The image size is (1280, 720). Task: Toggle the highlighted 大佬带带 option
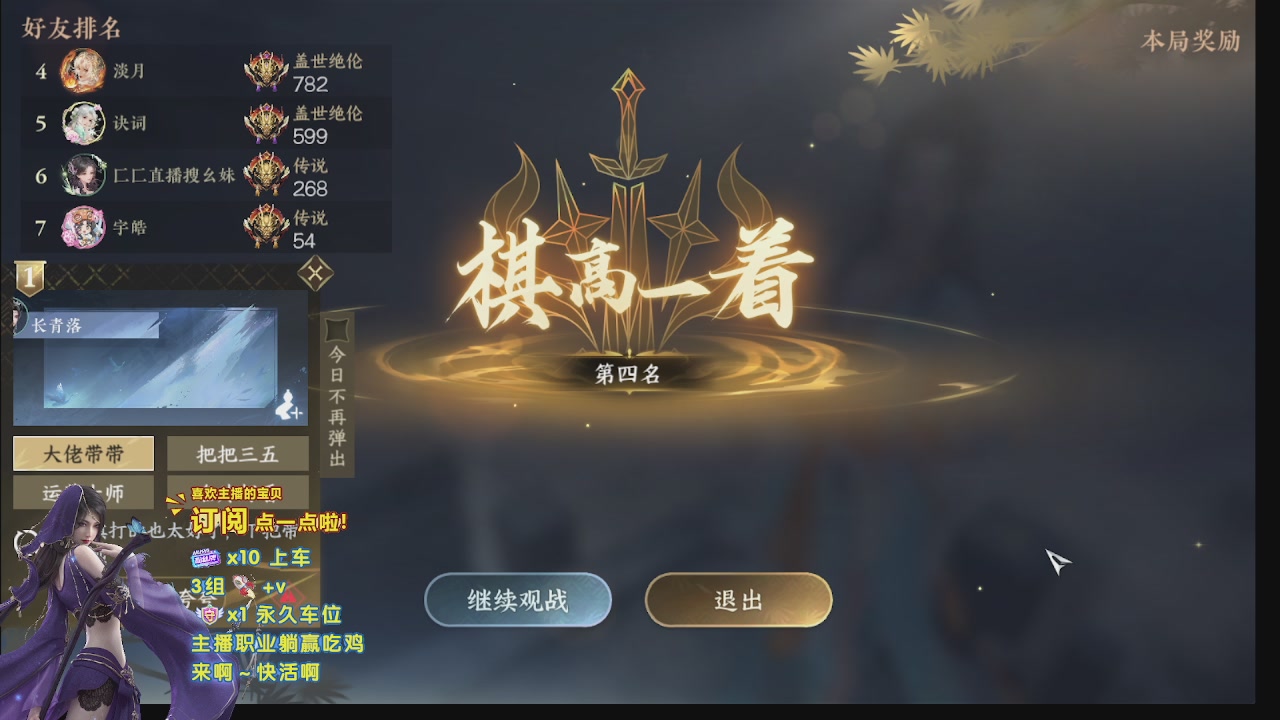coord(82,454)
